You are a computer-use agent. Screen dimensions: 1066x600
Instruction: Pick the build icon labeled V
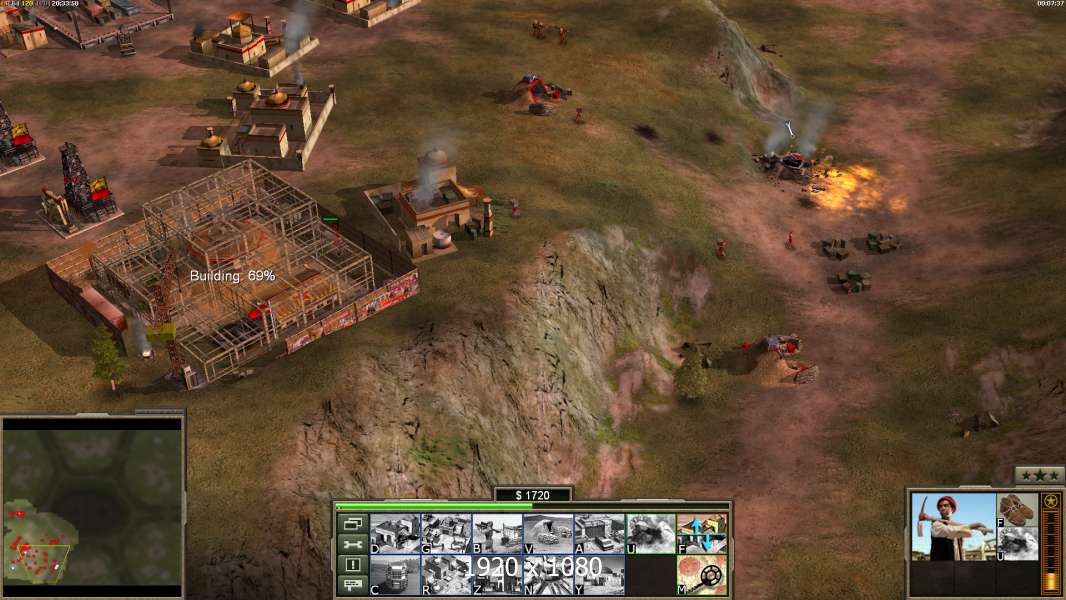548,533
